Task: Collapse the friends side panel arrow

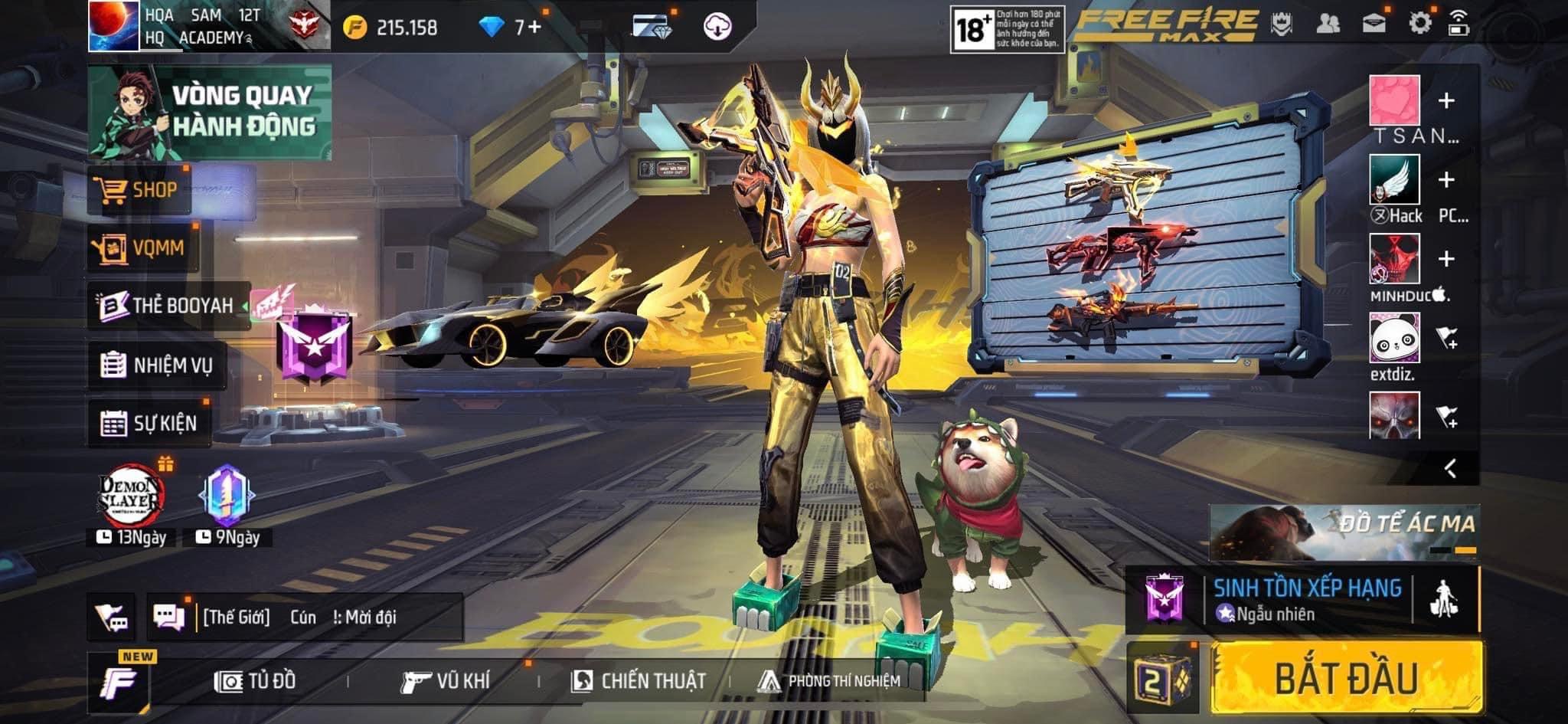Action: tap(1450, 468)
